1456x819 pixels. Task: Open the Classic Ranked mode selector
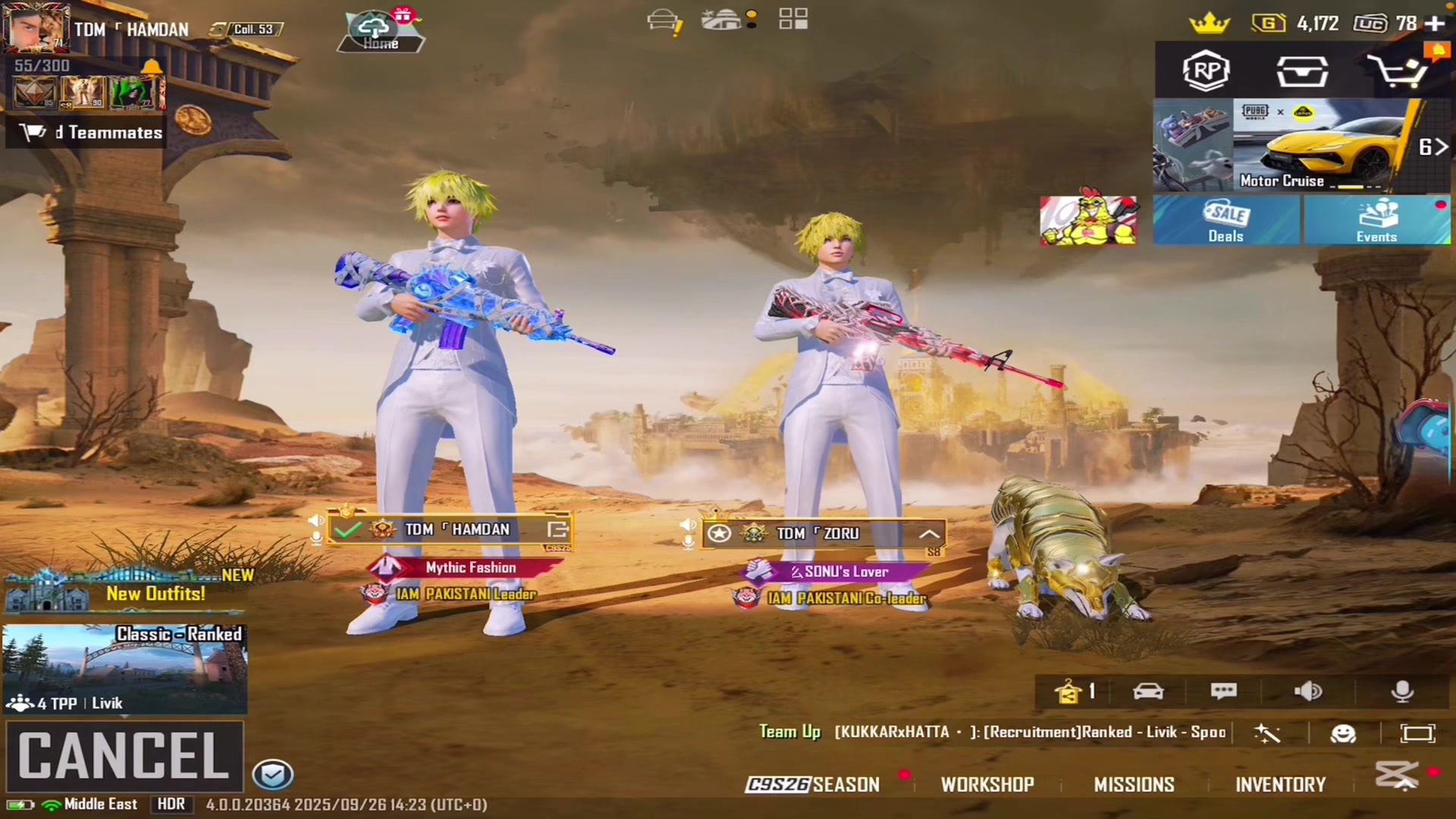point(125,668)
